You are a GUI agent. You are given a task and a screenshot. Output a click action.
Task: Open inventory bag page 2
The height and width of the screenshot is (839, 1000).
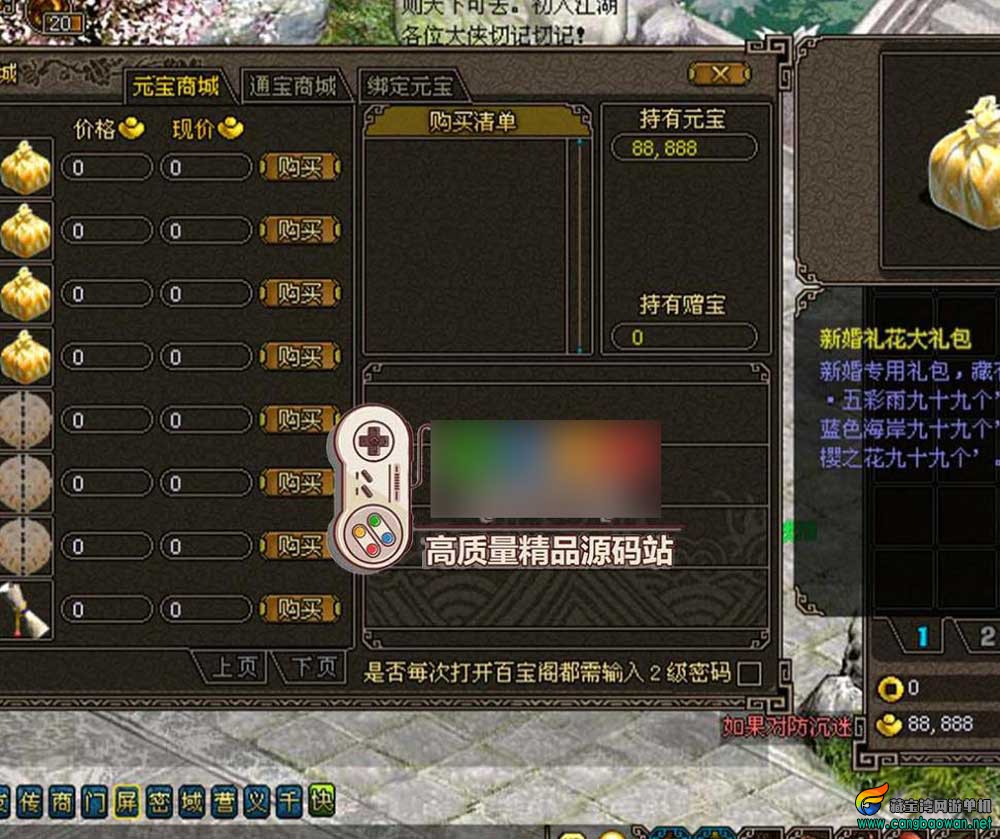coord(986,637)
